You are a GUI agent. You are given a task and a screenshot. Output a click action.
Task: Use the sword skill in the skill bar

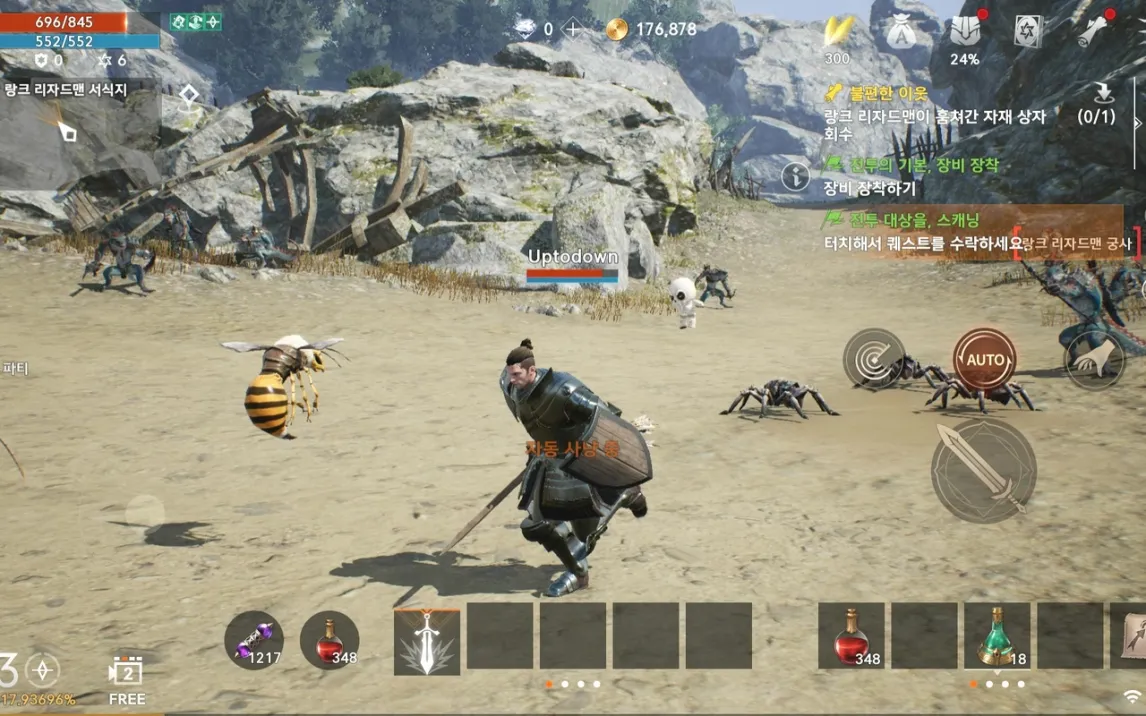coord(427,639)
